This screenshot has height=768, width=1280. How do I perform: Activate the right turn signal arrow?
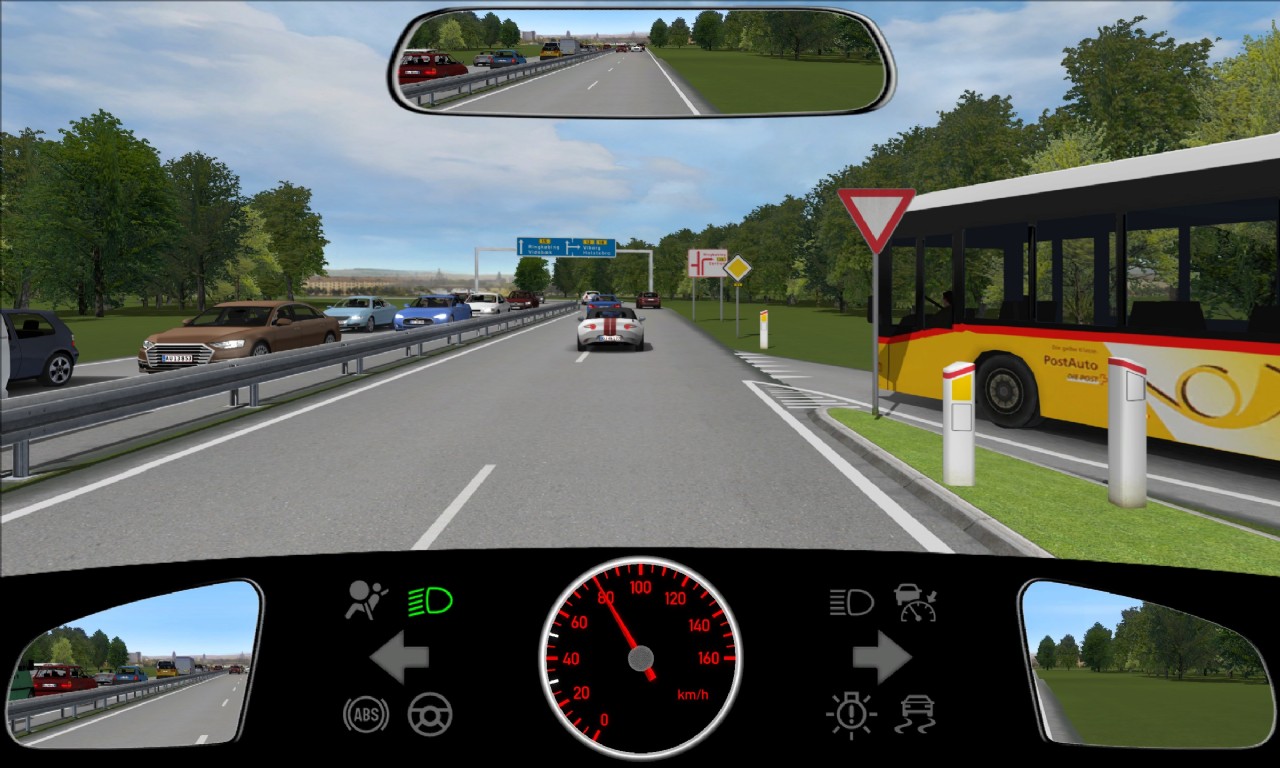[x=882, y=657]
